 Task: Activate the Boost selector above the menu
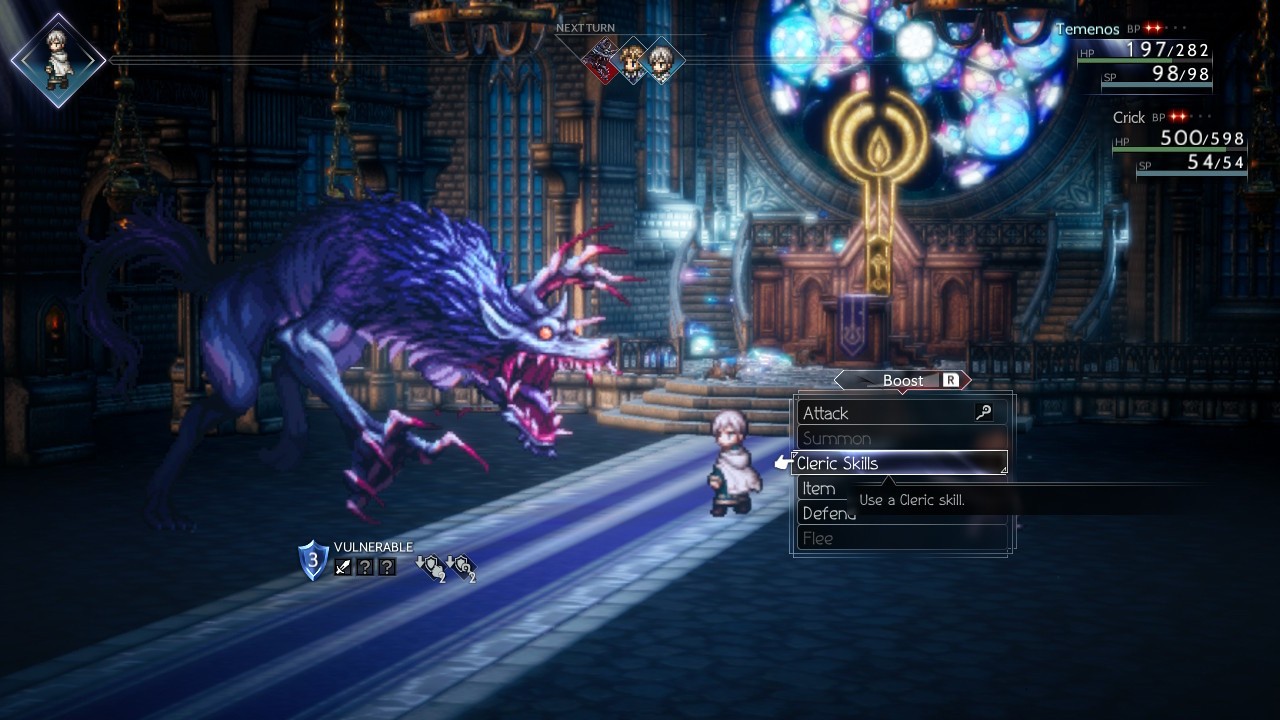(x=902, y=380)
